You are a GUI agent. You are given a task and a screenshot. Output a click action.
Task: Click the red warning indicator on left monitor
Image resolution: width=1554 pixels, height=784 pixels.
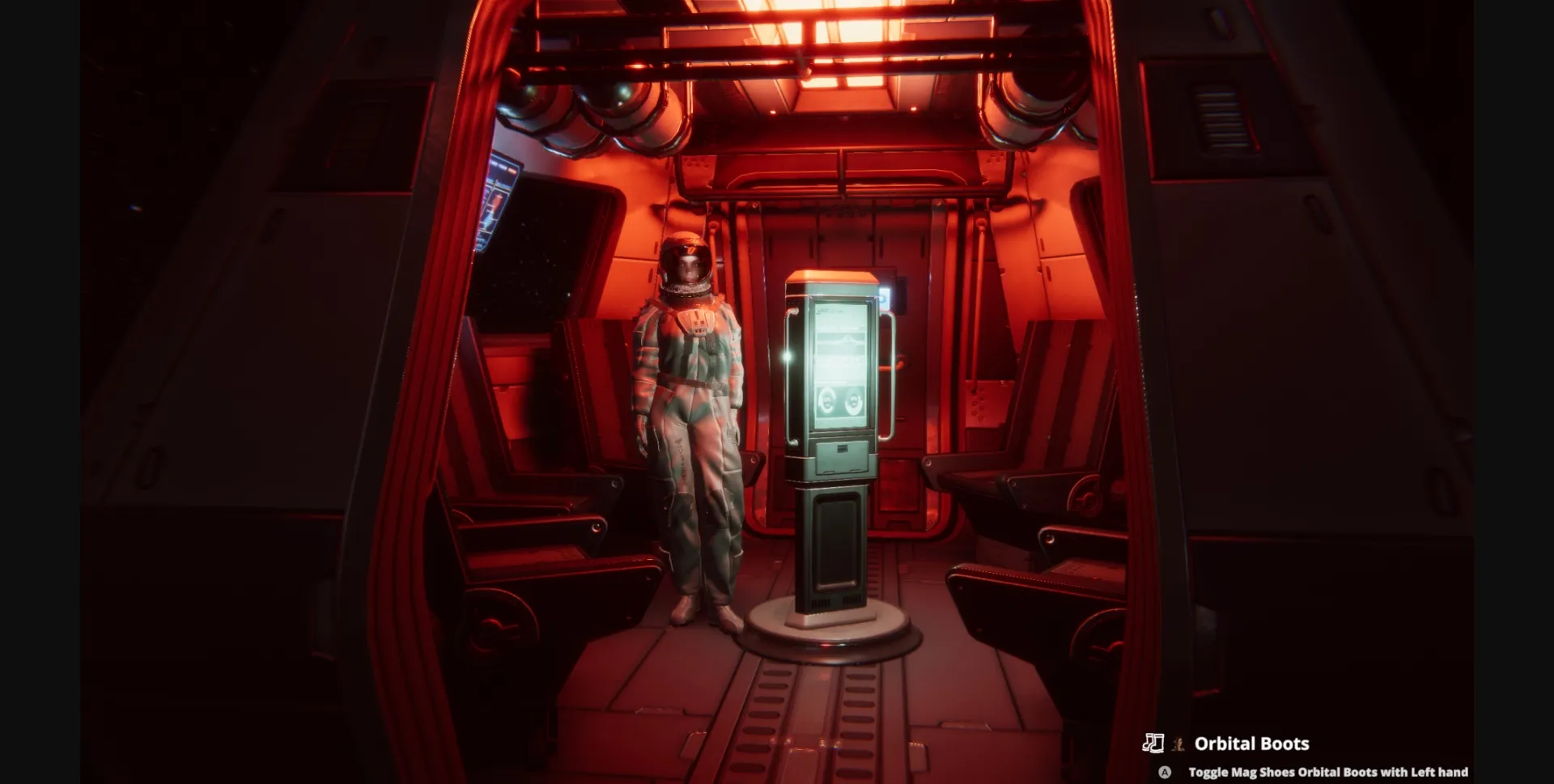pyautogui.click(x=512, y=171)
